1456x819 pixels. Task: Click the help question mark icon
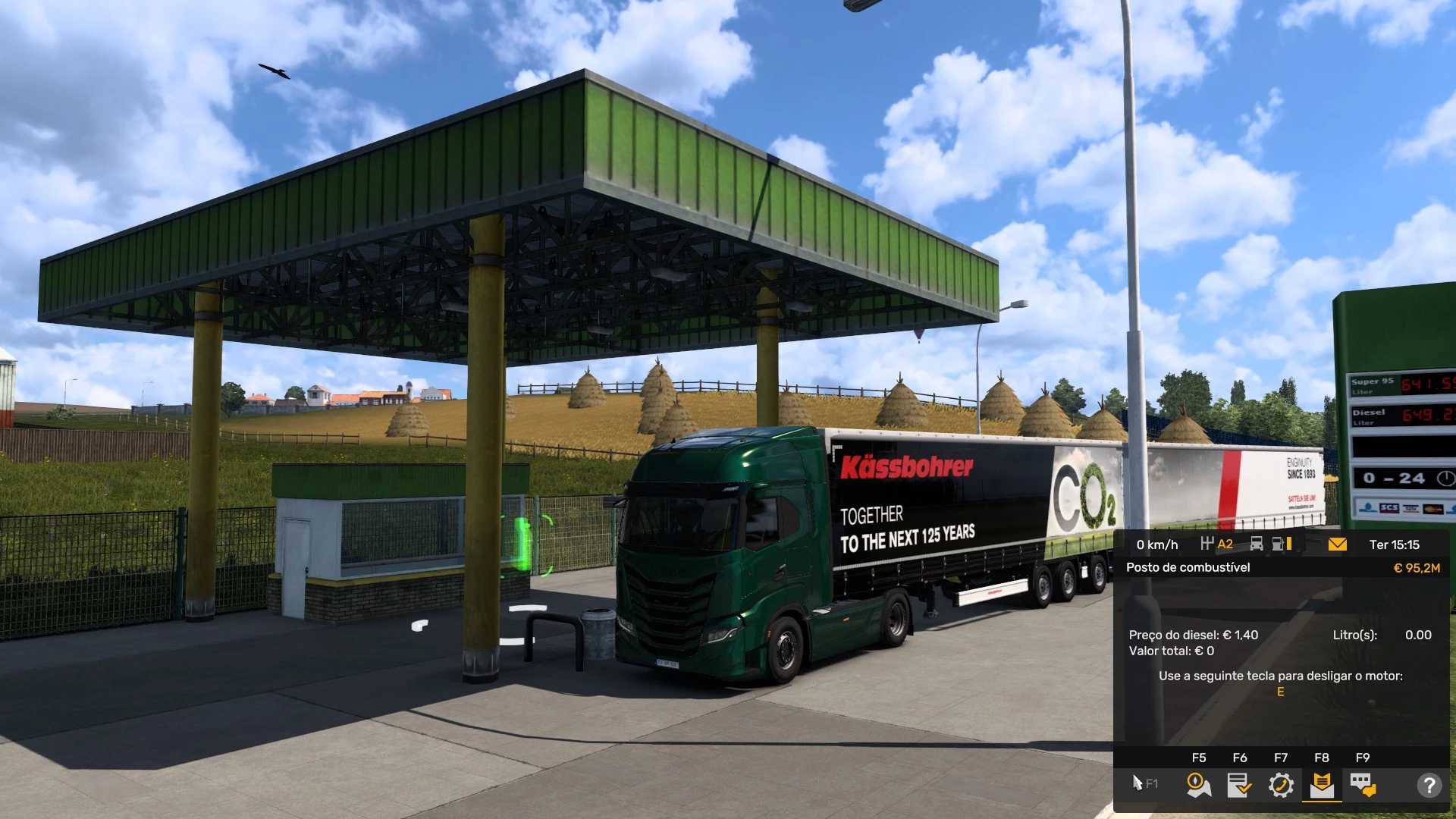(1430, 785)
